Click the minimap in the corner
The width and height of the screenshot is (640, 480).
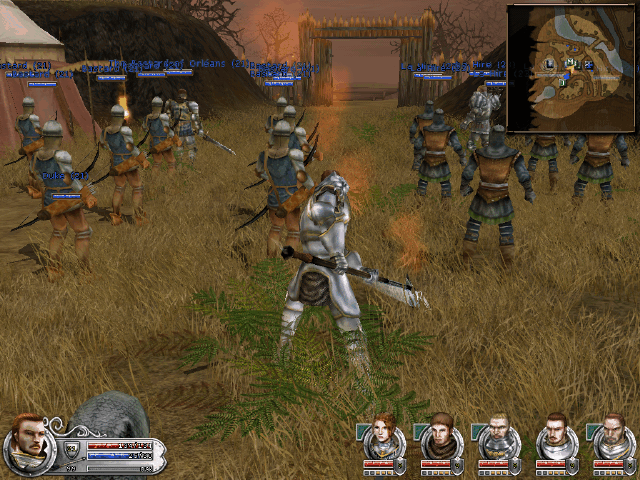pos(571,68)
